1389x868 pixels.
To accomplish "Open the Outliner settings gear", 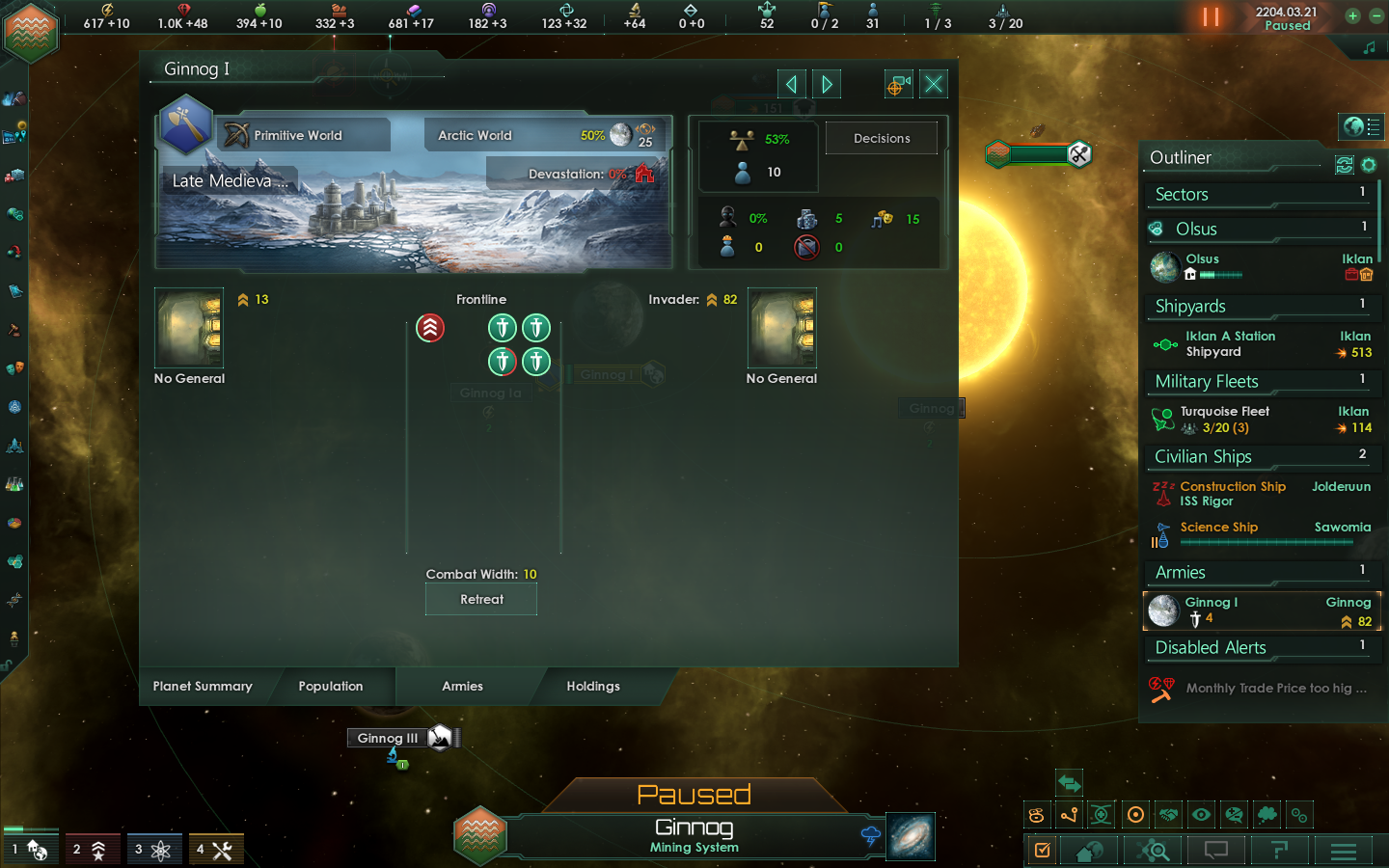I will point(1369,165).
